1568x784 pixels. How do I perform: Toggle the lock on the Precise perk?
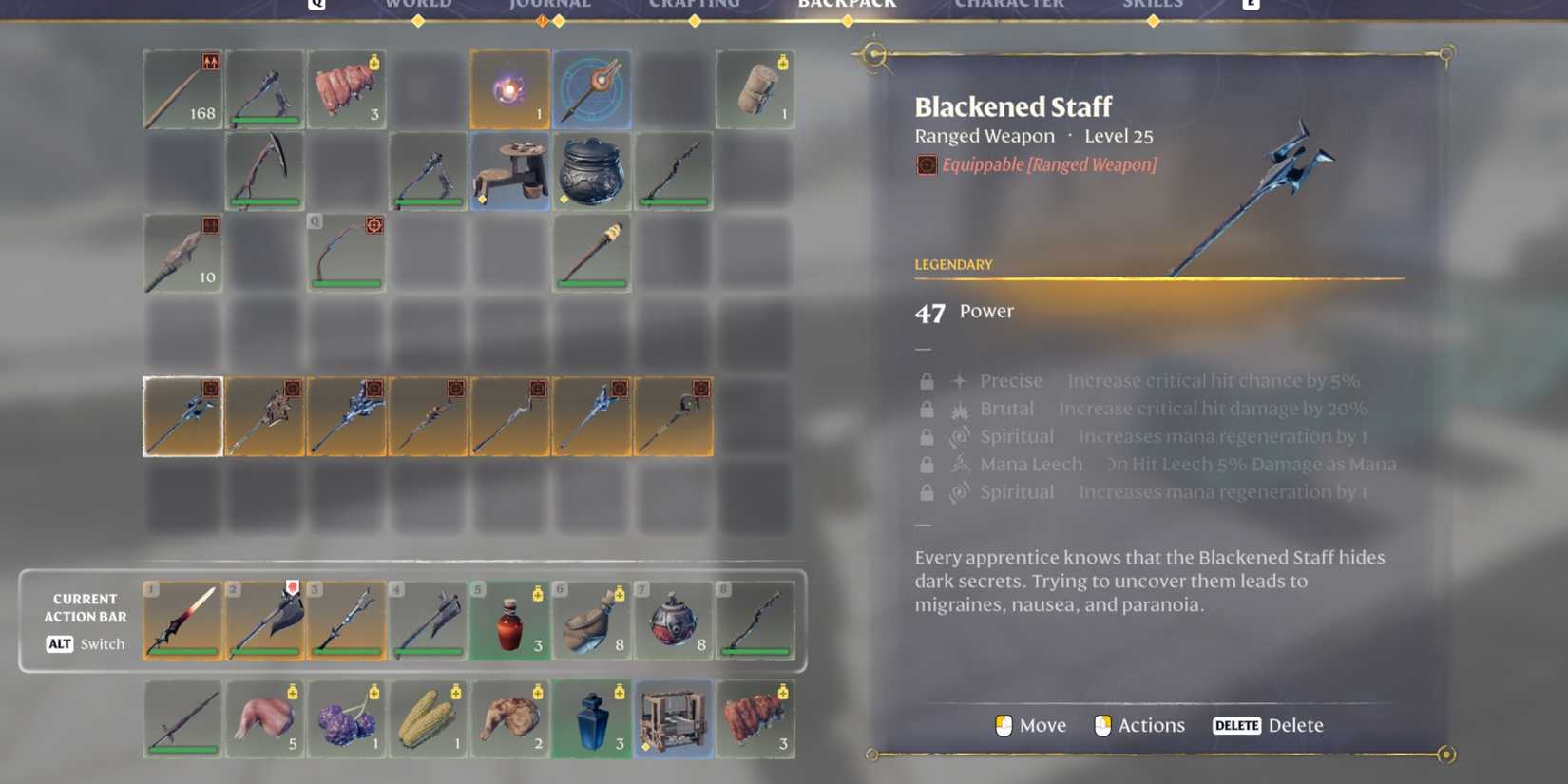point(927,380)
